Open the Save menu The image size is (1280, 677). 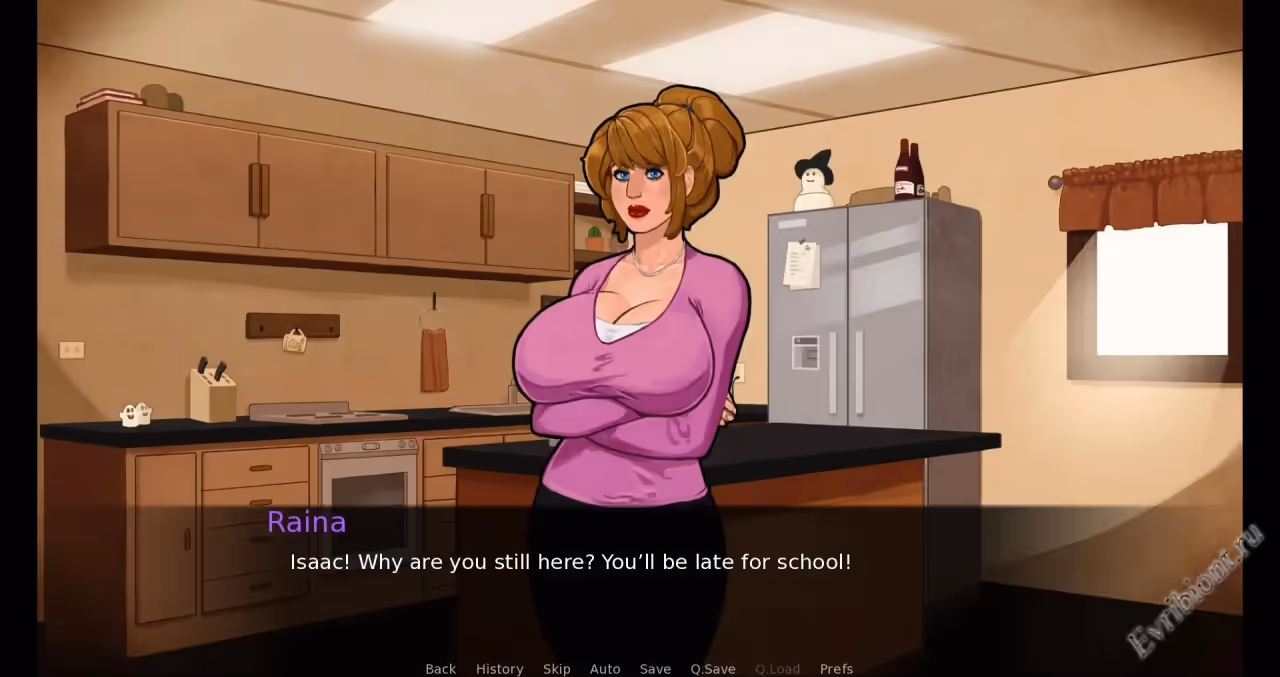[655, 669]
